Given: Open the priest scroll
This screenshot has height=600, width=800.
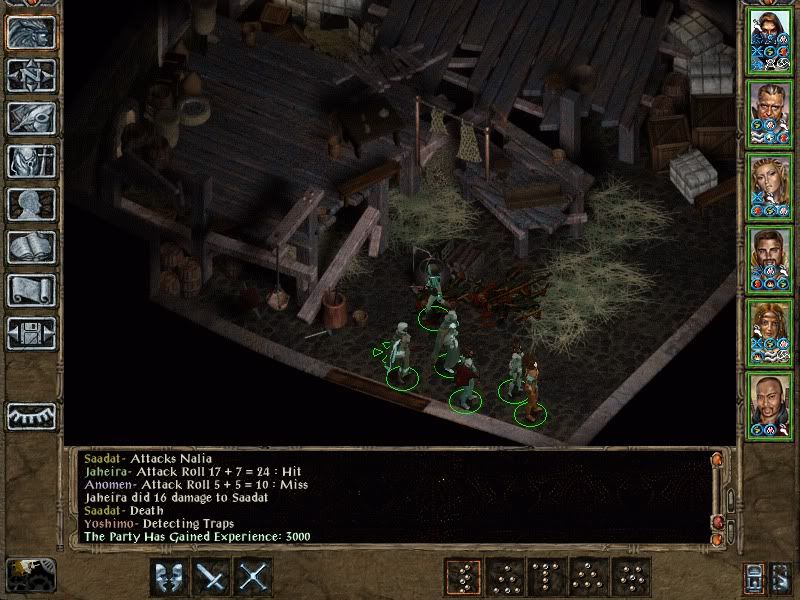Looking at the screenshot, I should [x=31, y=290].
